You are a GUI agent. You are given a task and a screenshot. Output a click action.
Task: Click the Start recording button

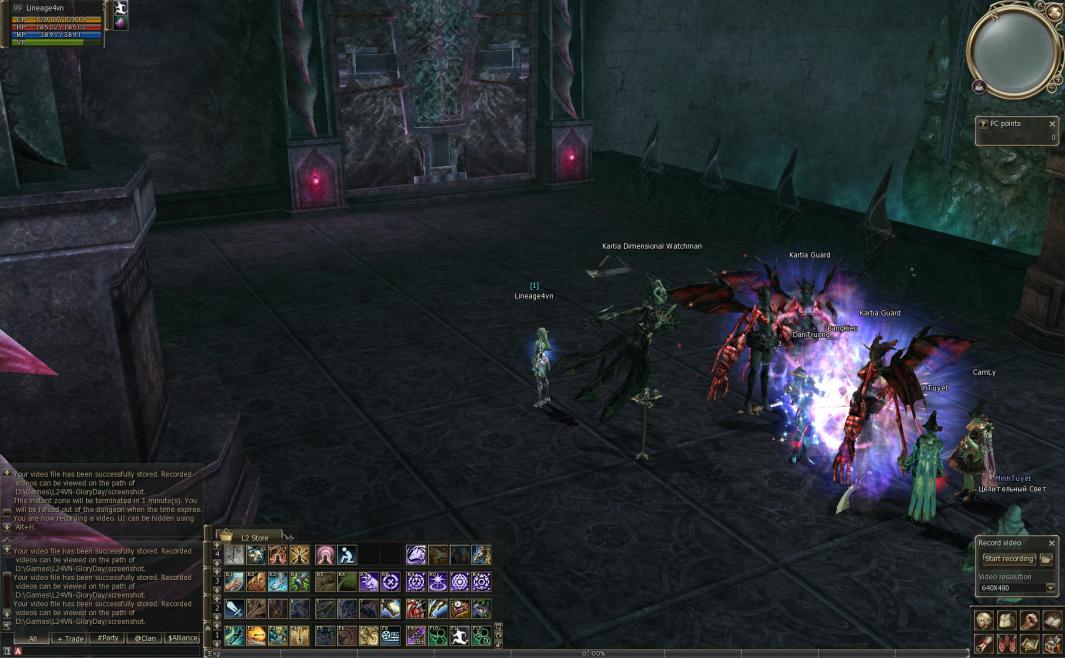pyautogui.click(x=1007, y=559)
